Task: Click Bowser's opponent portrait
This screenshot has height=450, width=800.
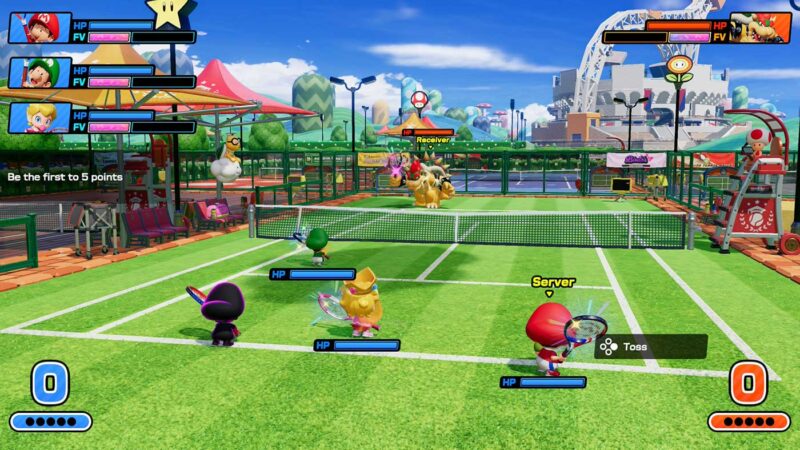Action: [759, 27]
